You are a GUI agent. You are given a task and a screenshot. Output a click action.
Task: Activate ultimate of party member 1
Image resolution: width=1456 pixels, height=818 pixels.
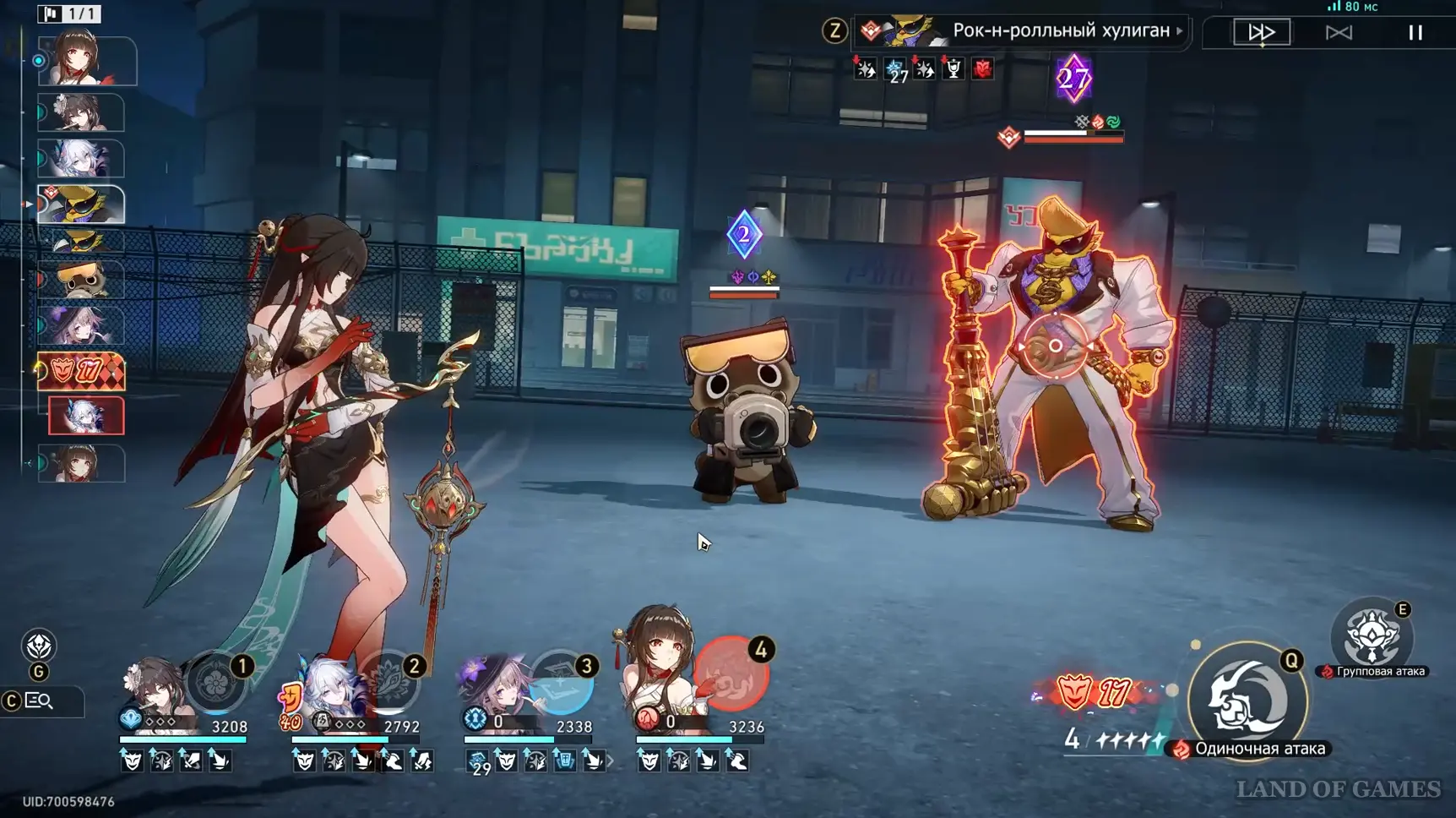click(x=216, y=681)
